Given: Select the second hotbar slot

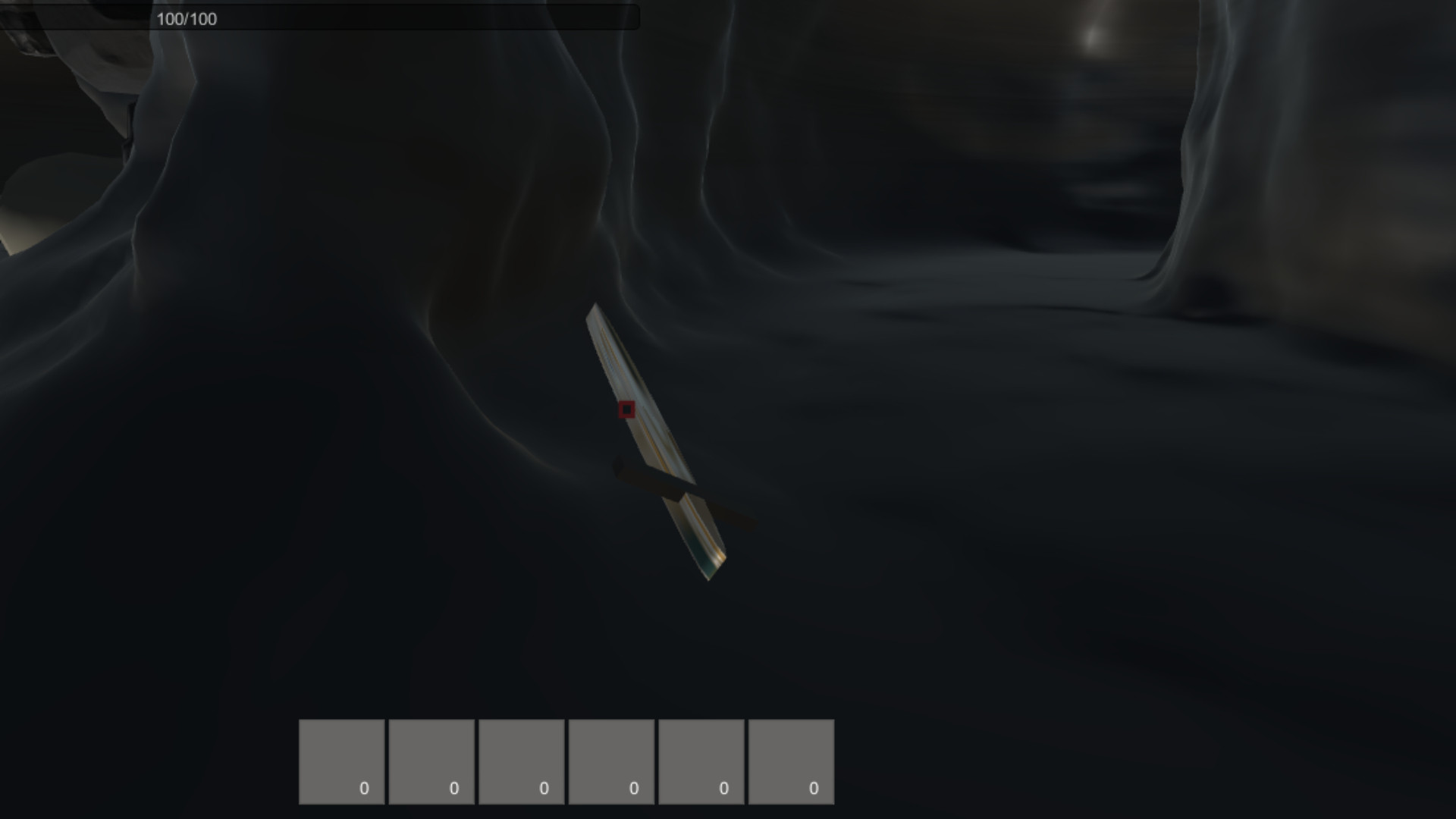Looking at the screenshot, I should click(x=431, y=761).
